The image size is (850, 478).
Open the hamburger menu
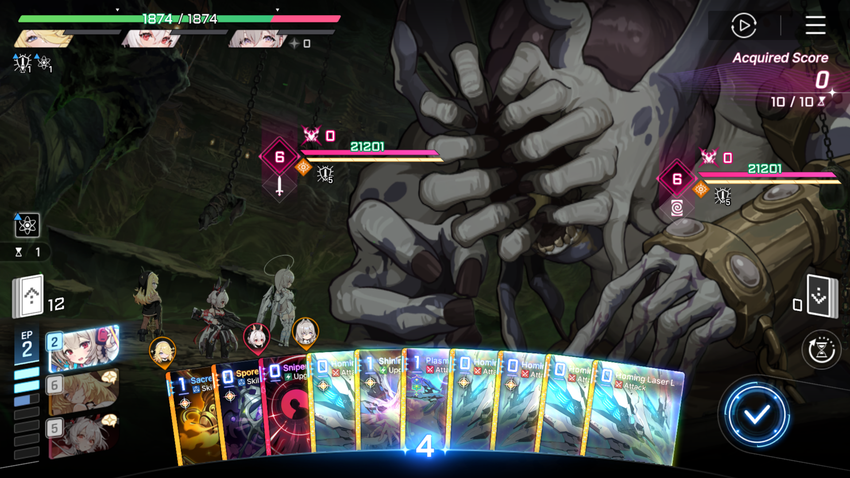pyautogui.click(x=815, y=25)
